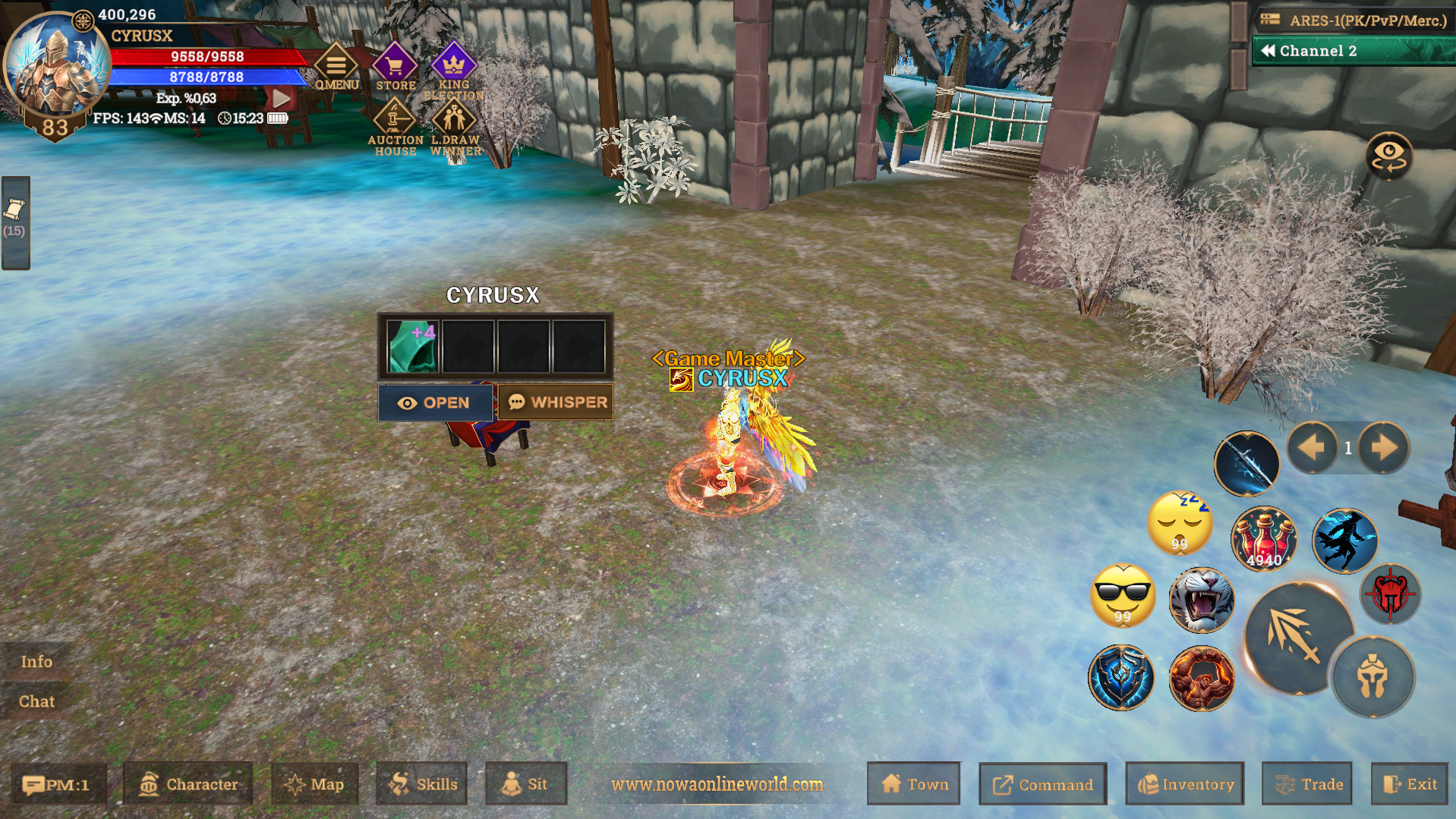Go to next skill bar page

pos(1385,448)
